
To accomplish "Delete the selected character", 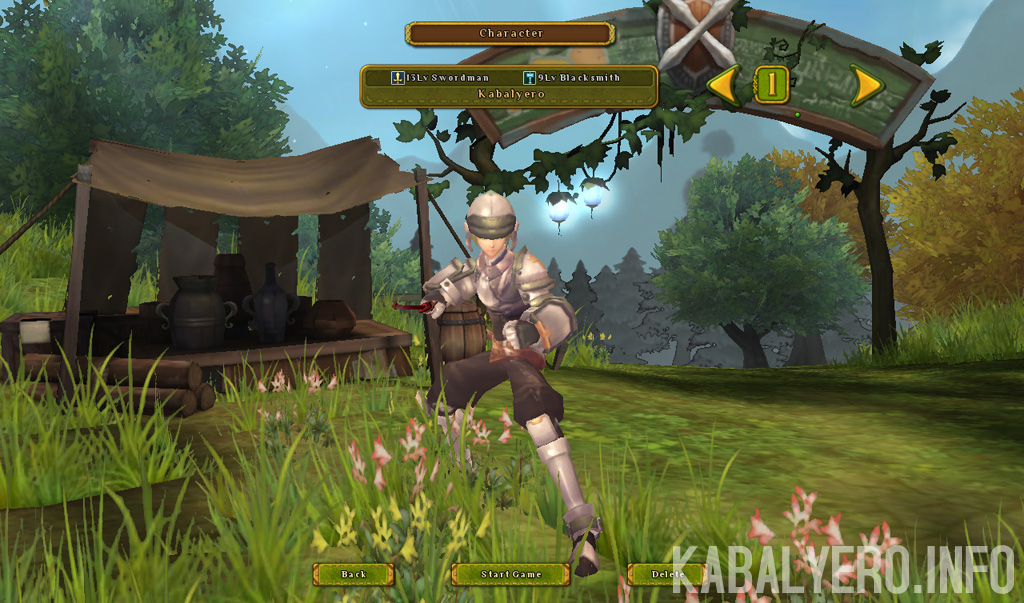I will pos(667,574).
